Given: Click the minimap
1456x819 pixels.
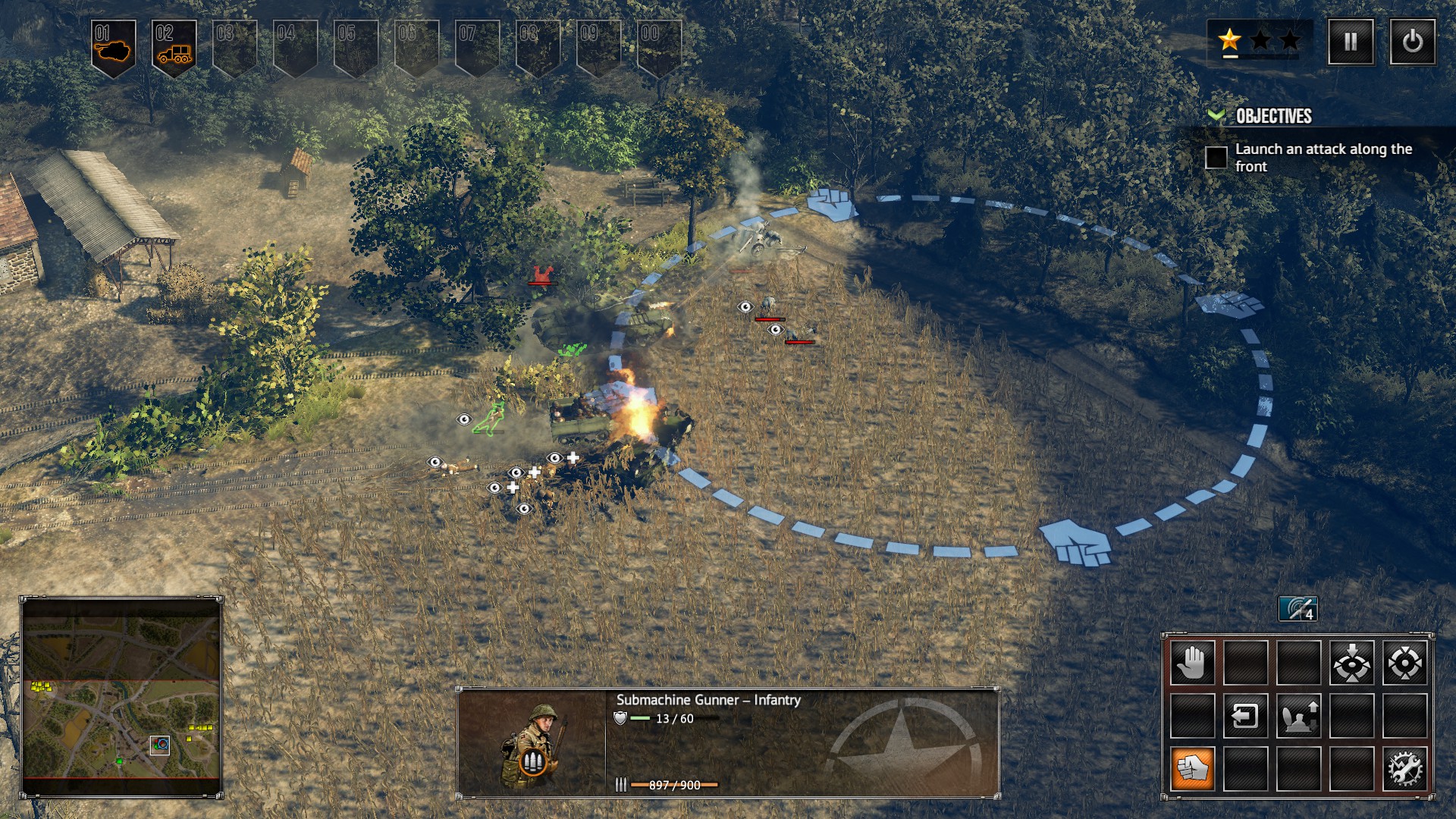Looking at the screenshot, I should click(x=121, y=697).
